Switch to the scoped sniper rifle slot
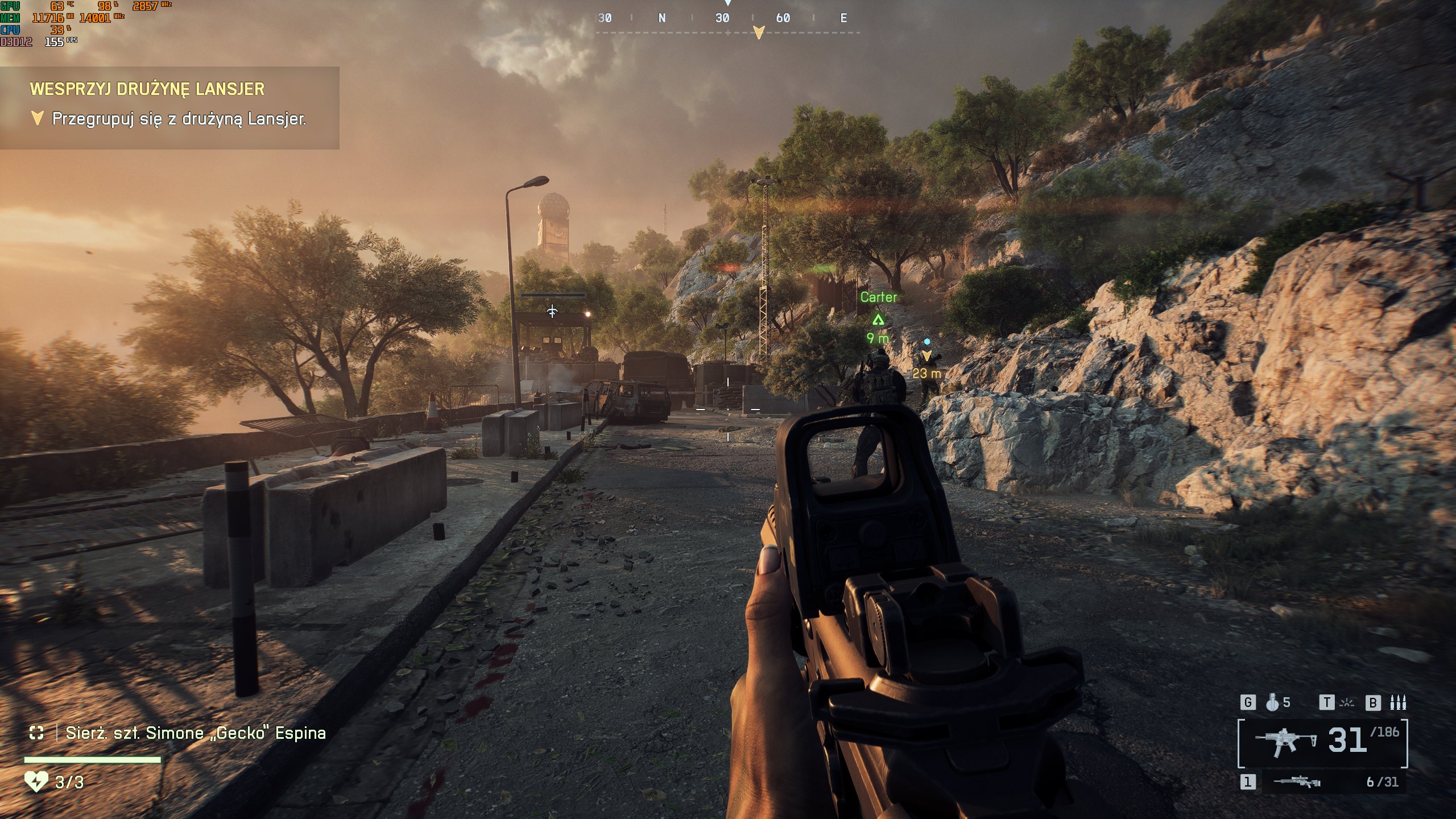The height and width of the screenshot is (819, 1456). [1297, 782]
